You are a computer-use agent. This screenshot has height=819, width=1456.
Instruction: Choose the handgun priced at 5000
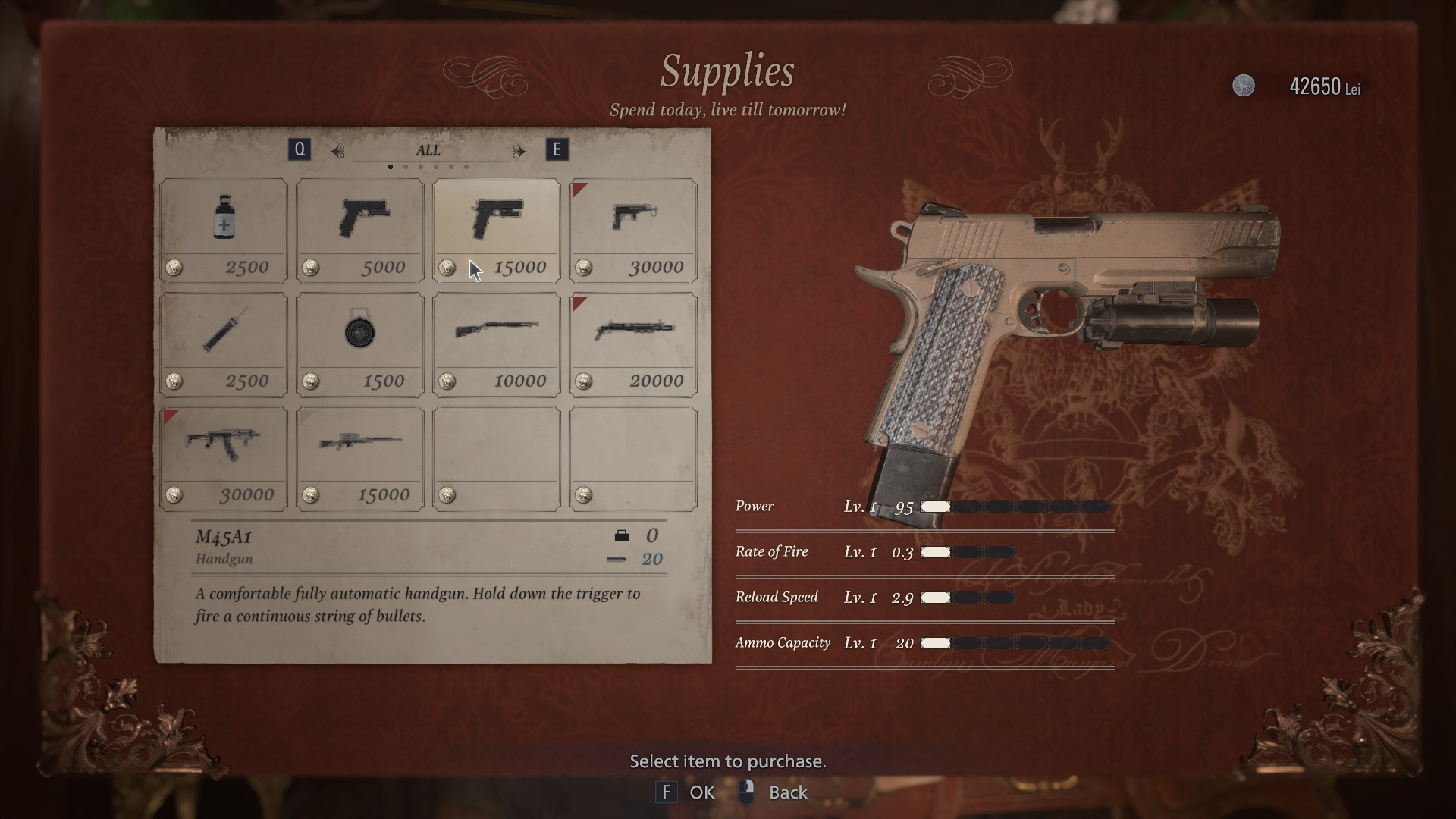coord(360,230)
